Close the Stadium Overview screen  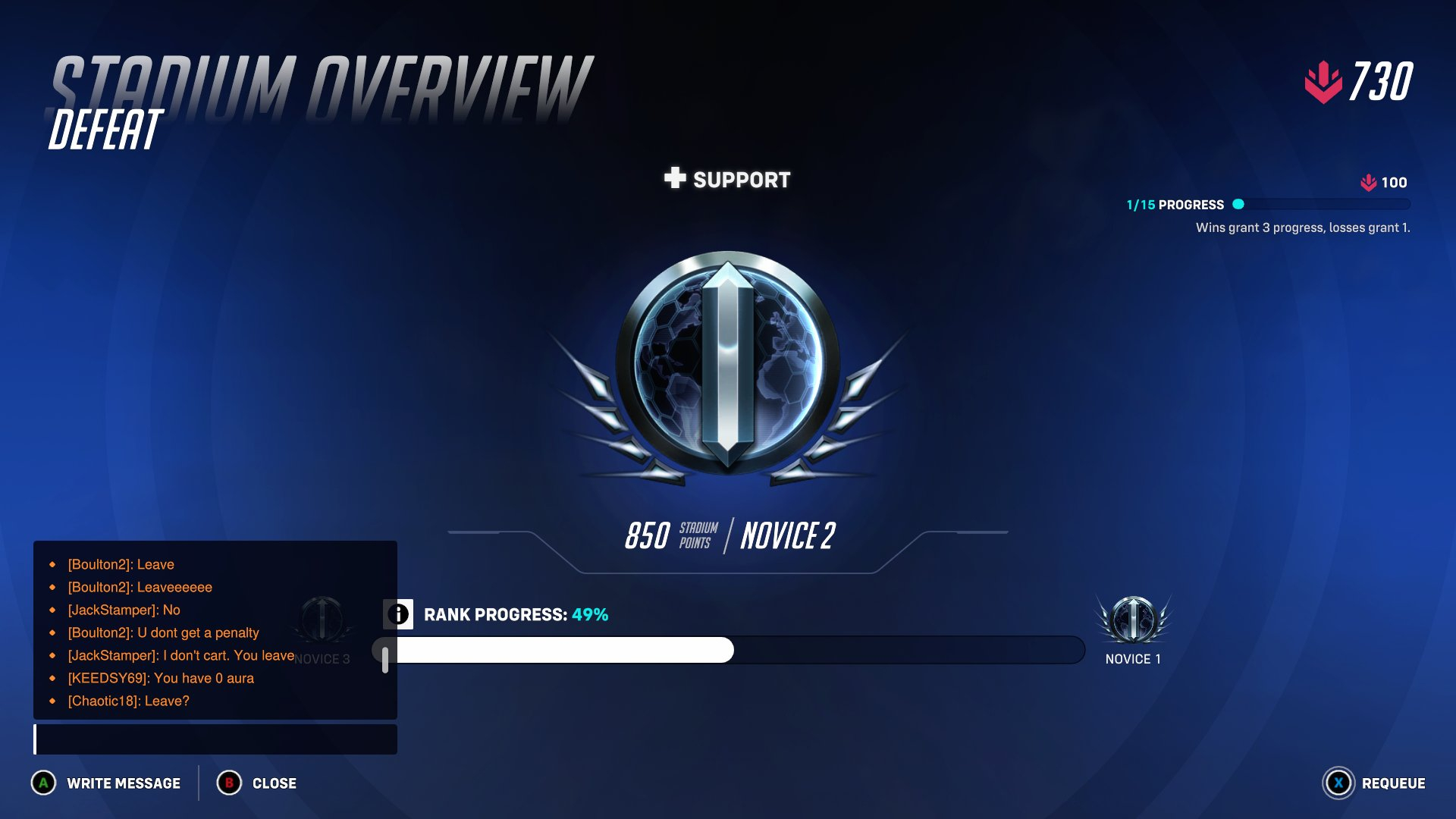(257, 783)
